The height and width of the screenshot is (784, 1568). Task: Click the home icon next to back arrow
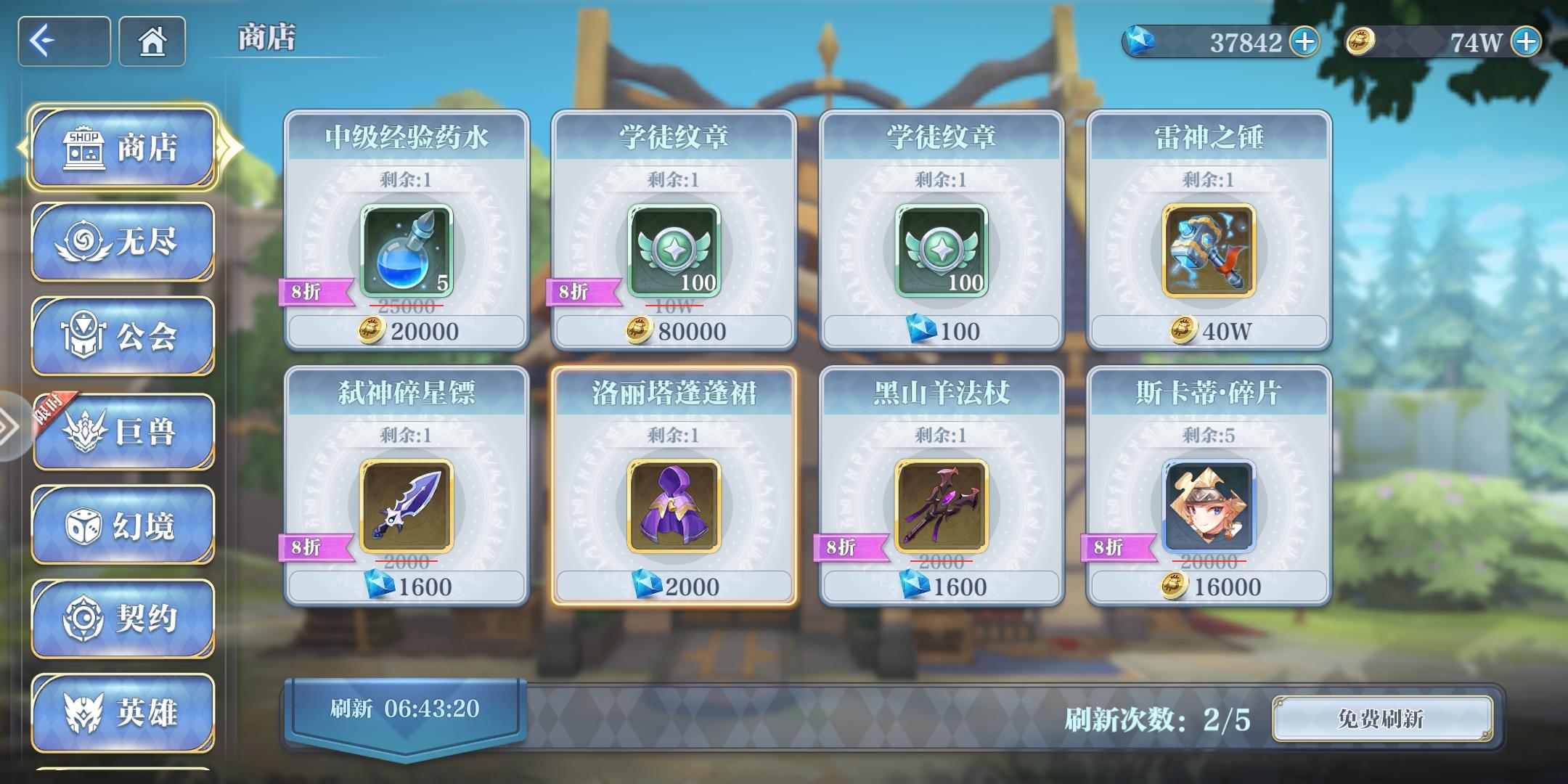(x=151, y=42)
